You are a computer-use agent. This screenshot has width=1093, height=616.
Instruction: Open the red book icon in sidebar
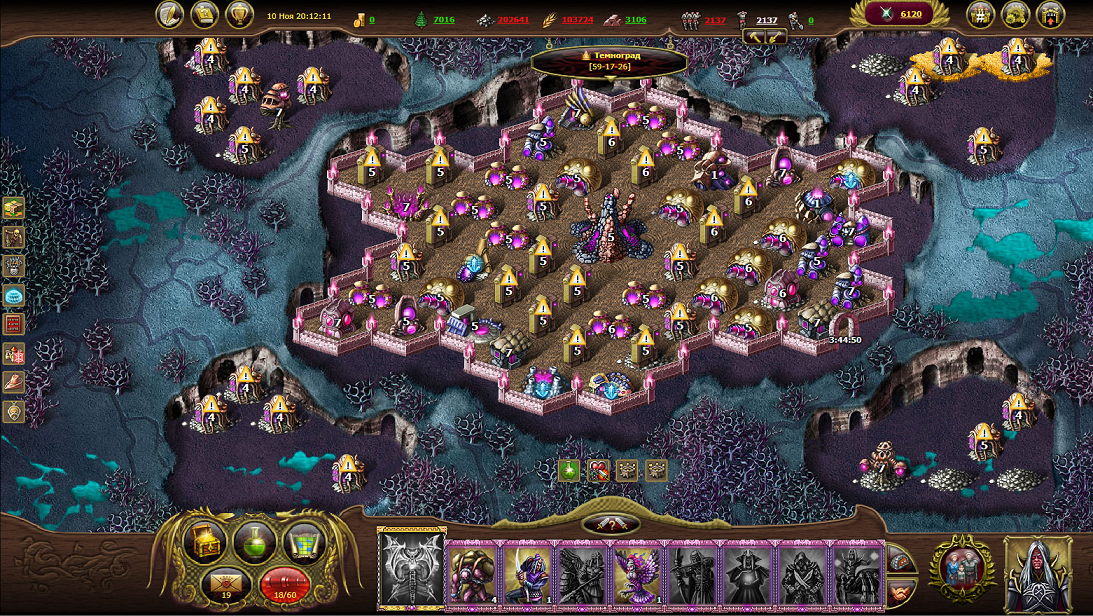tap(14, 324)
